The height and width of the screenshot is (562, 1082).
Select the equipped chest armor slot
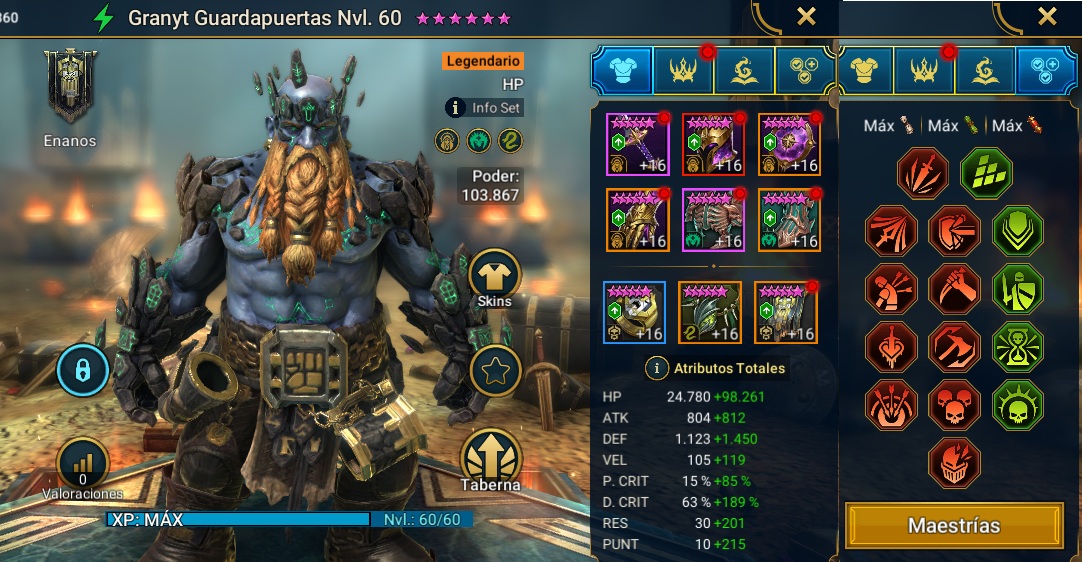coord(713,220)
